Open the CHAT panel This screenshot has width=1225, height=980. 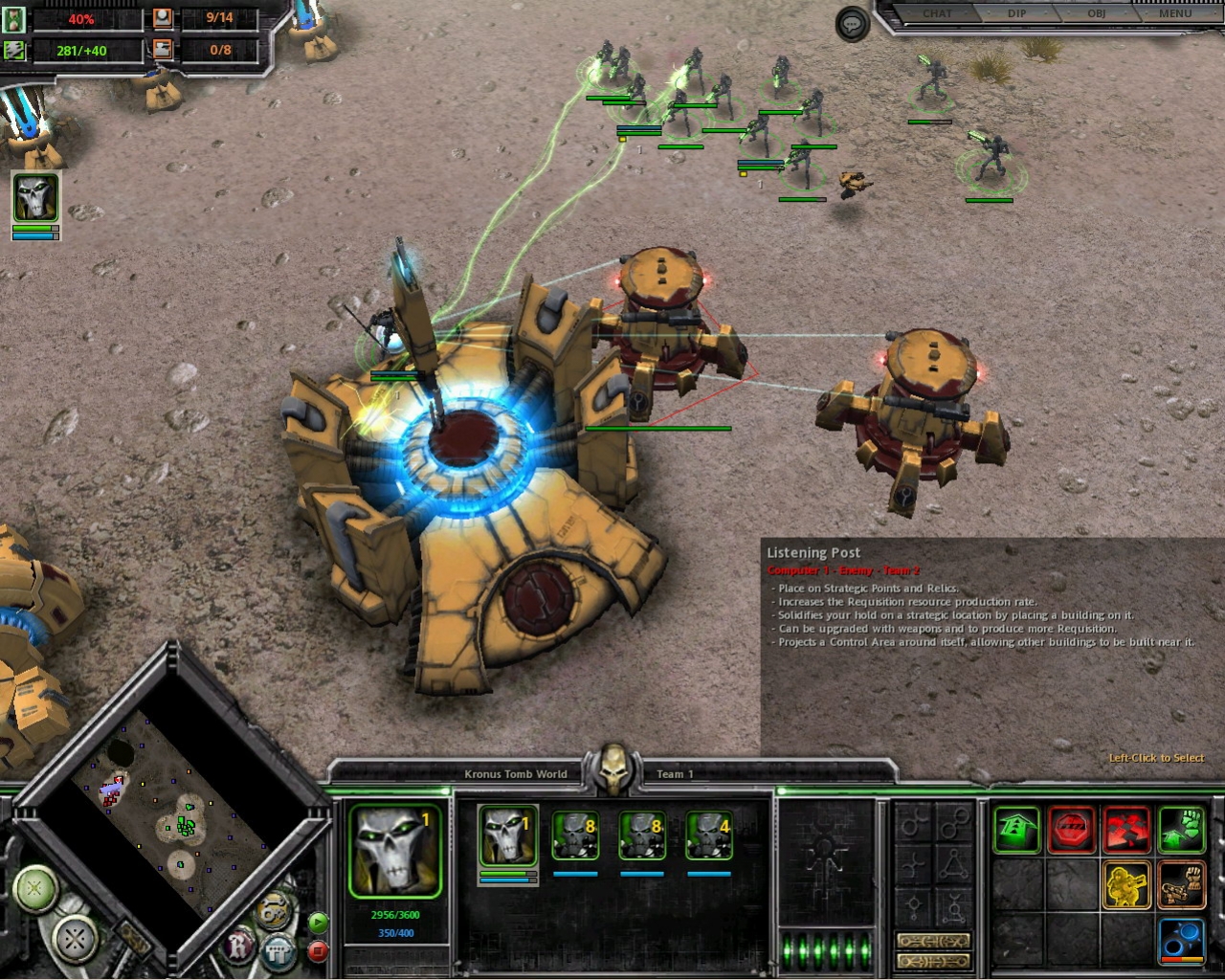pos(937,13)
